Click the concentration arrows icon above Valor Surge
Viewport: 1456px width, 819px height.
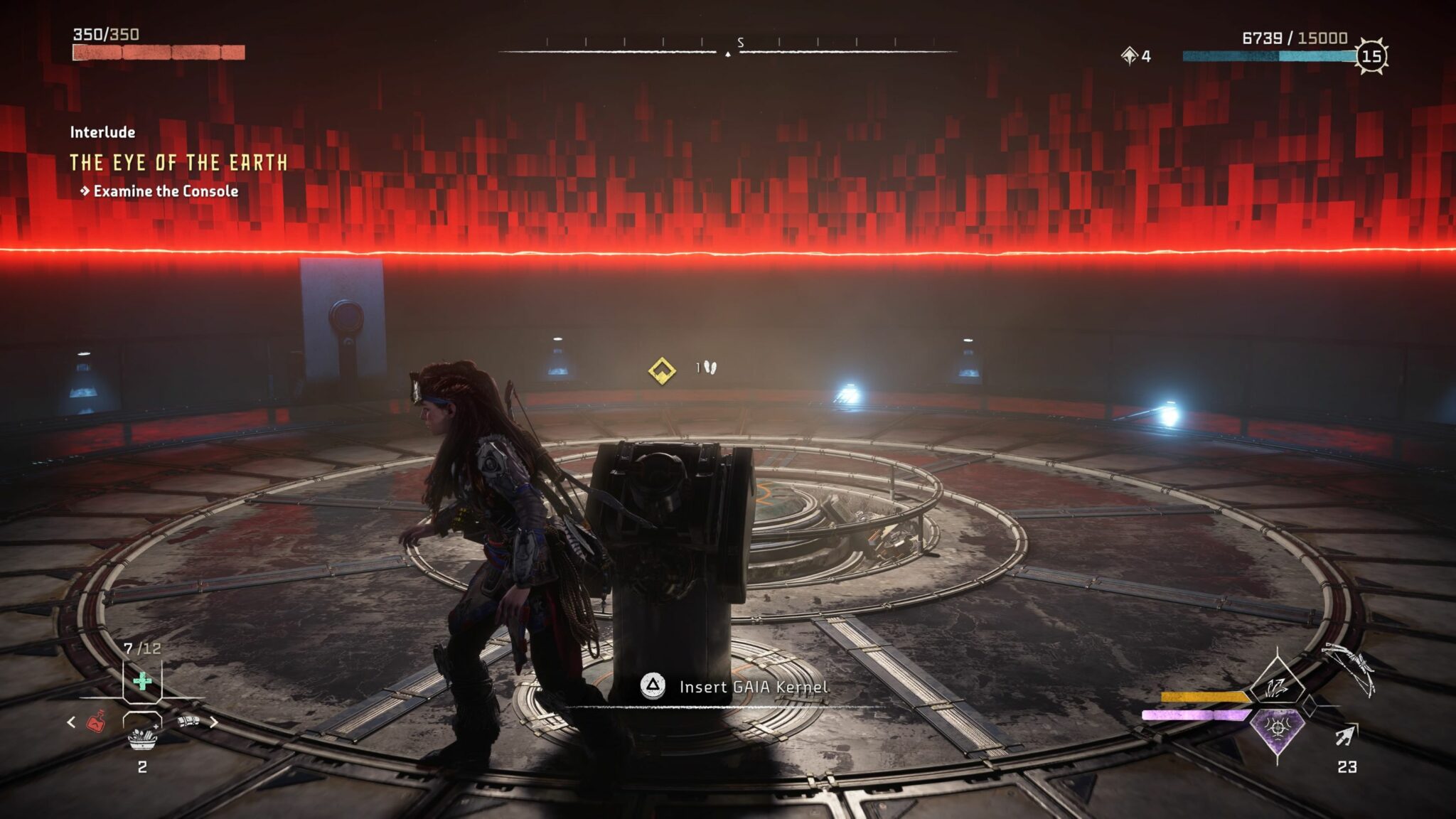coord(1278,690)
